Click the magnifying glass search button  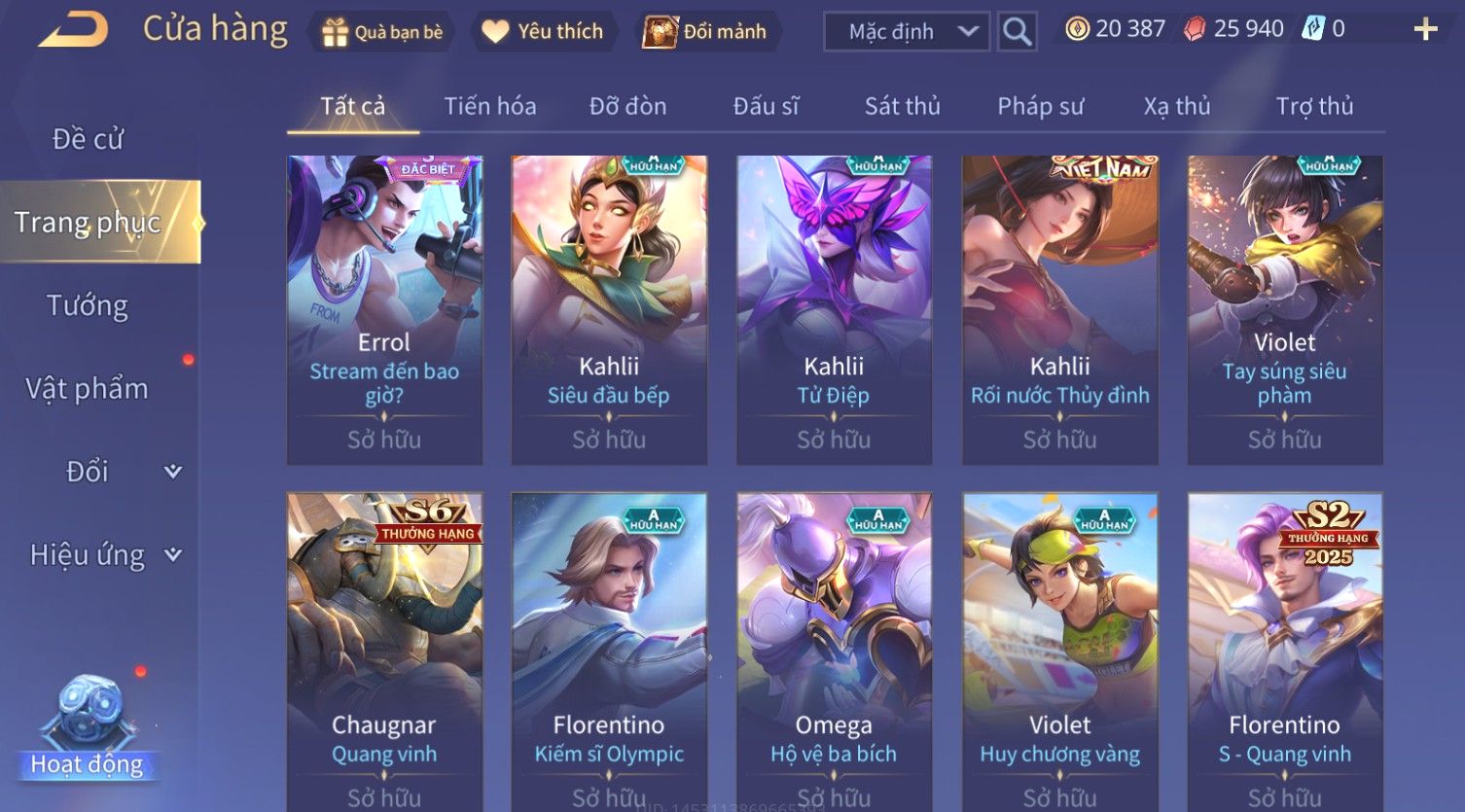click(x=1018, y=32)
